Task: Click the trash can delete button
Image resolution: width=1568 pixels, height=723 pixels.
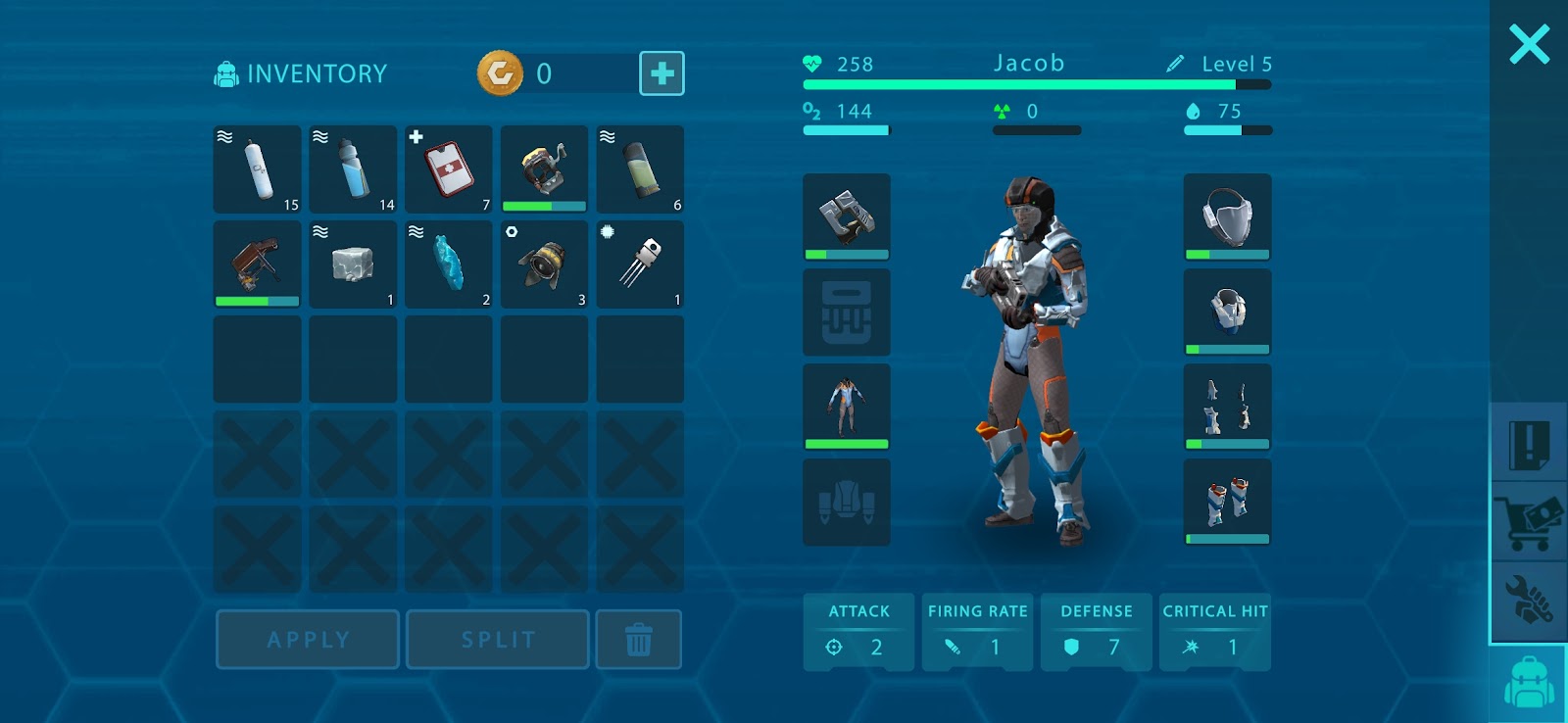Action: coord(639,640)
